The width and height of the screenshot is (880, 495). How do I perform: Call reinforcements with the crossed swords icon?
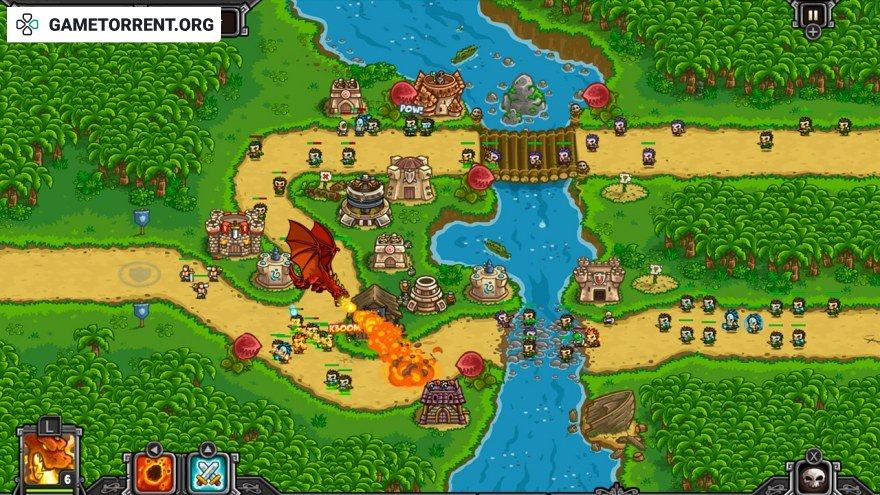[208, 472]
